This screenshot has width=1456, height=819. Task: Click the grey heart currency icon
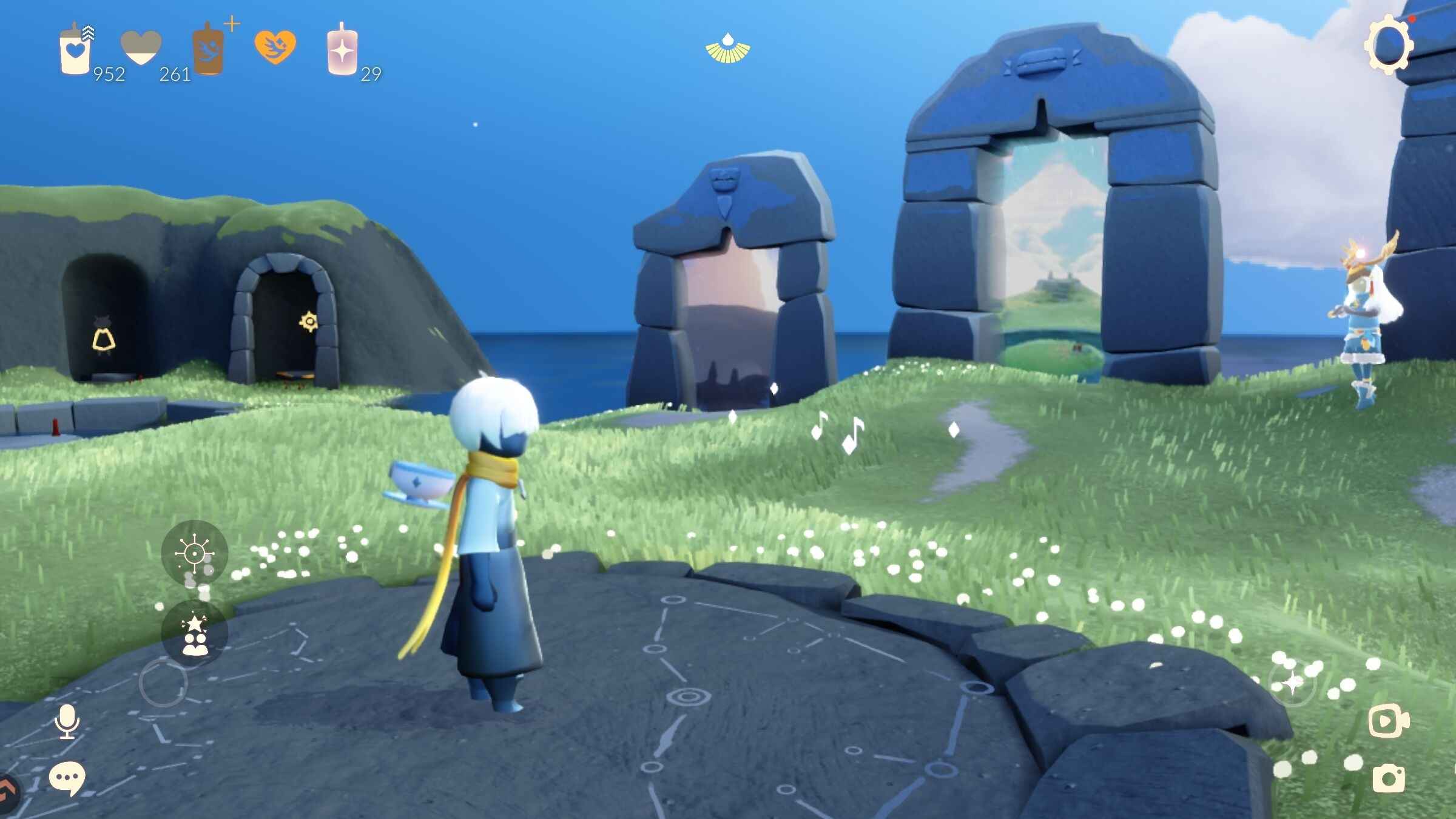141,48
